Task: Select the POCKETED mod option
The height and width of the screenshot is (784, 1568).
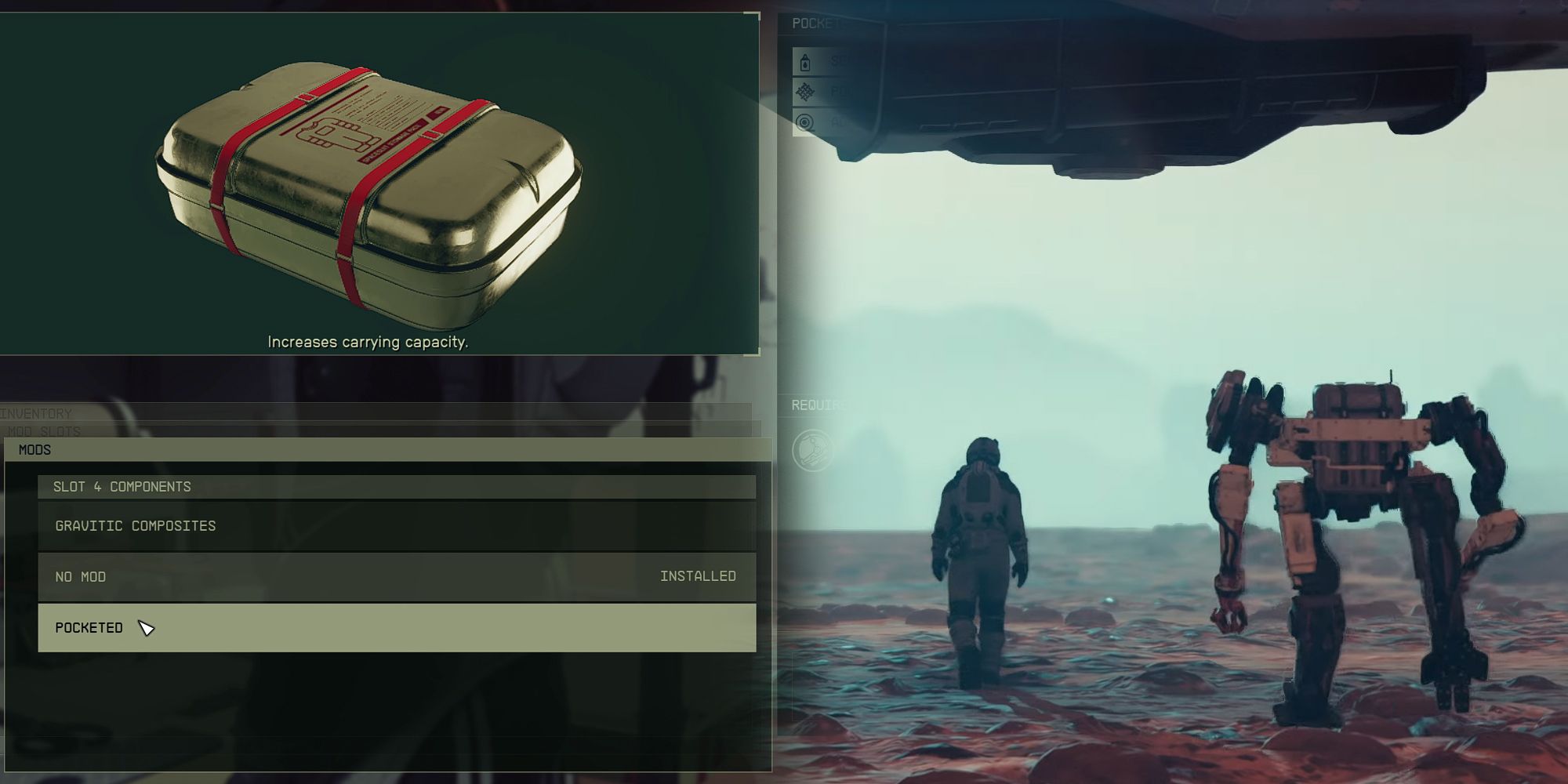Action: click(x=89, y=627)
